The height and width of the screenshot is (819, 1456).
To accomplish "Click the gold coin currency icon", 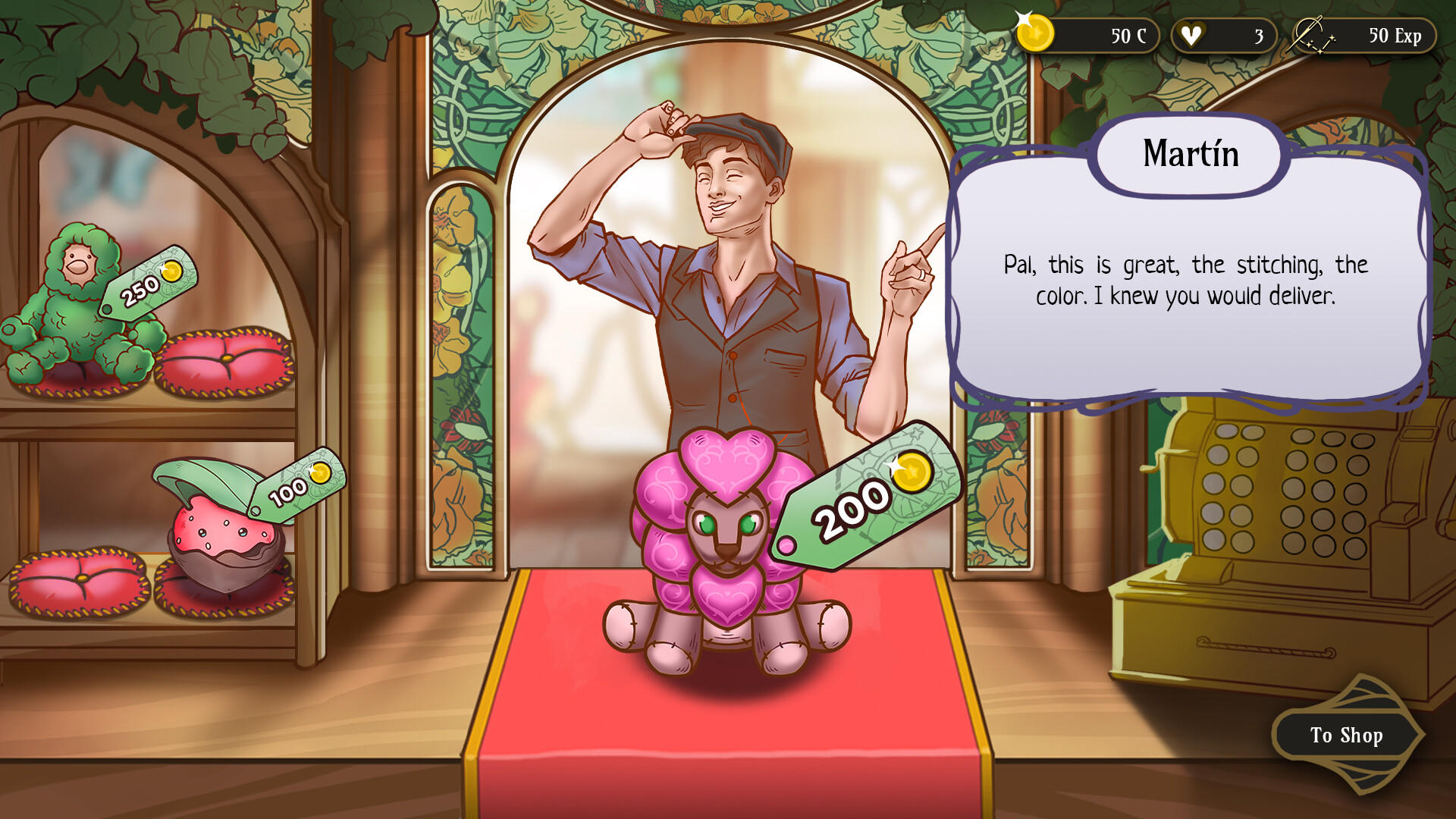I will (x=1034, y=34).
